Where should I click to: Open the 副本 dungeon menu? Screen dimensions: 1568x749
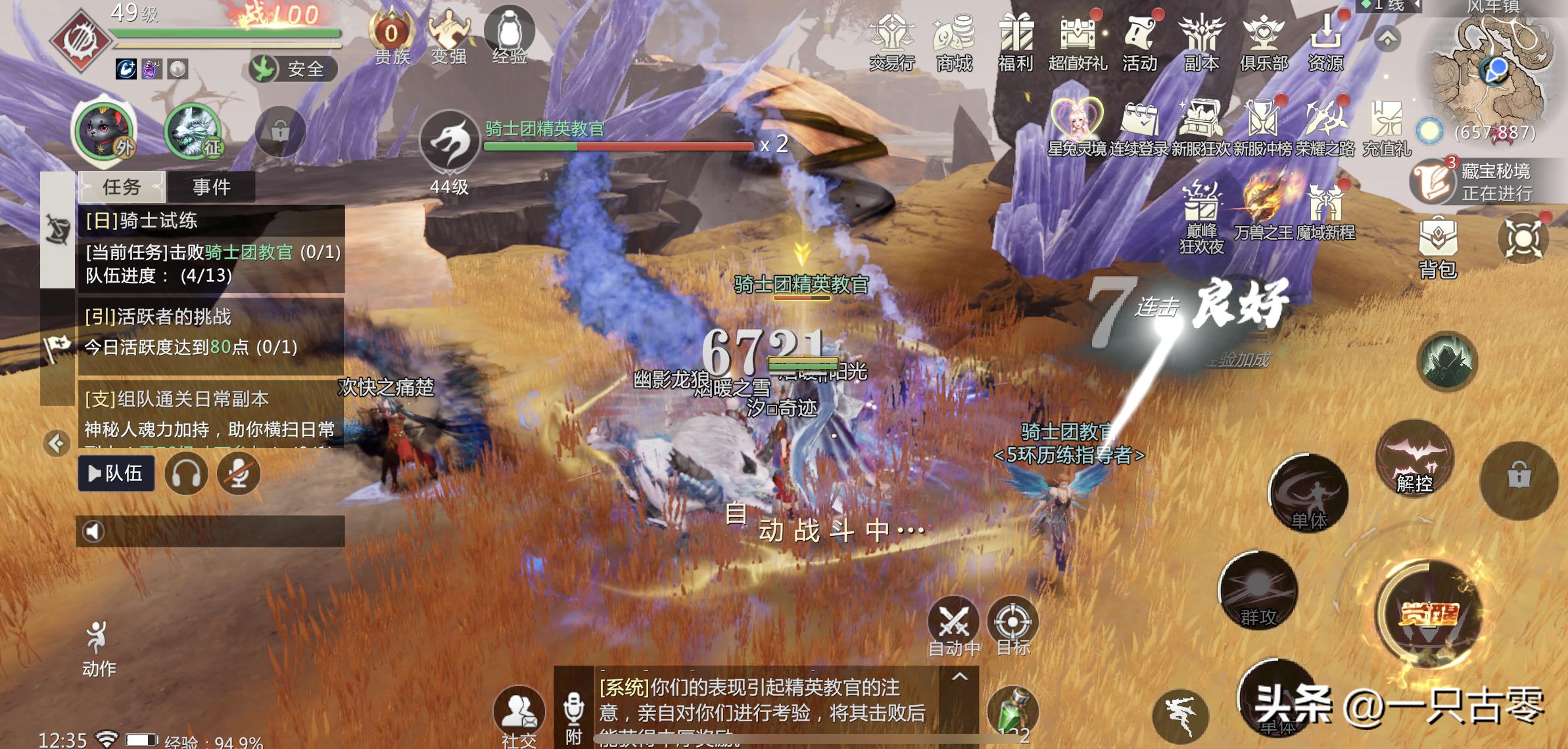pyautogui.click(x=1201, y=41)
